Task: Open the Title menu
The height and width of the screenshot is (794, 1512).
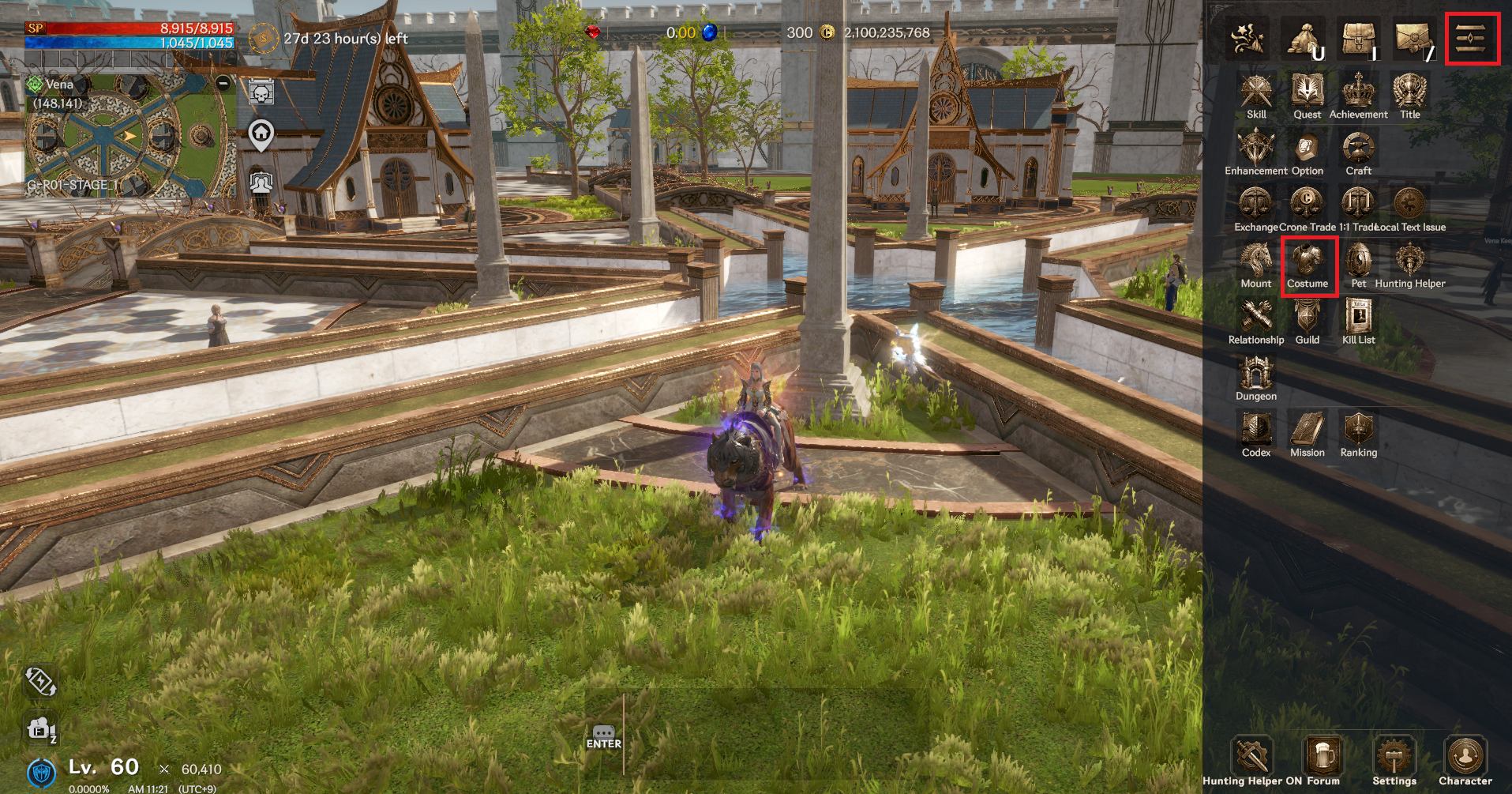Action: click(1409, 94)
